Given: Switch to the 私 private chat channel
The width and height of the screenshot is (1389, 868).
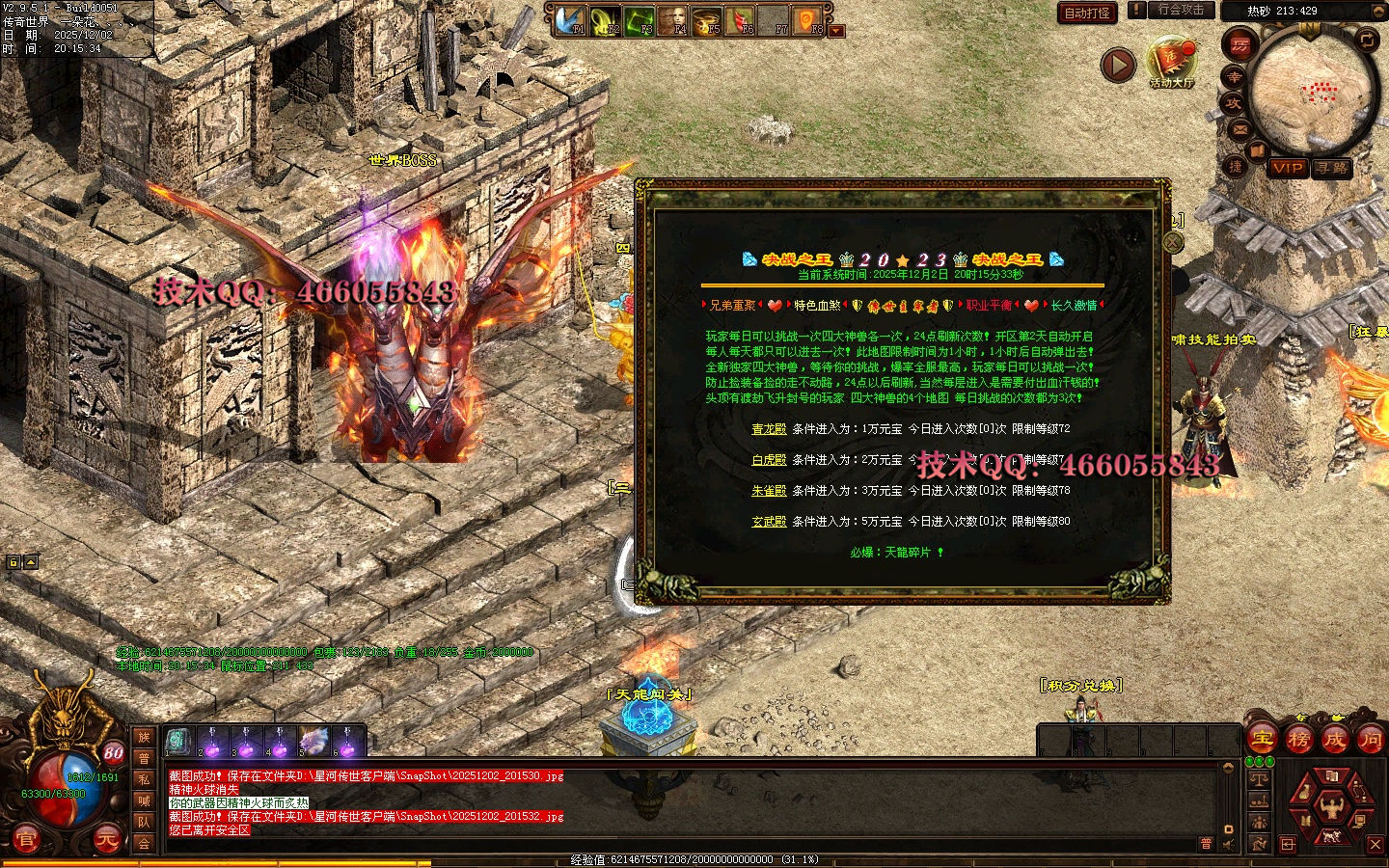Looking at the screenshot, I should point(144,779).
